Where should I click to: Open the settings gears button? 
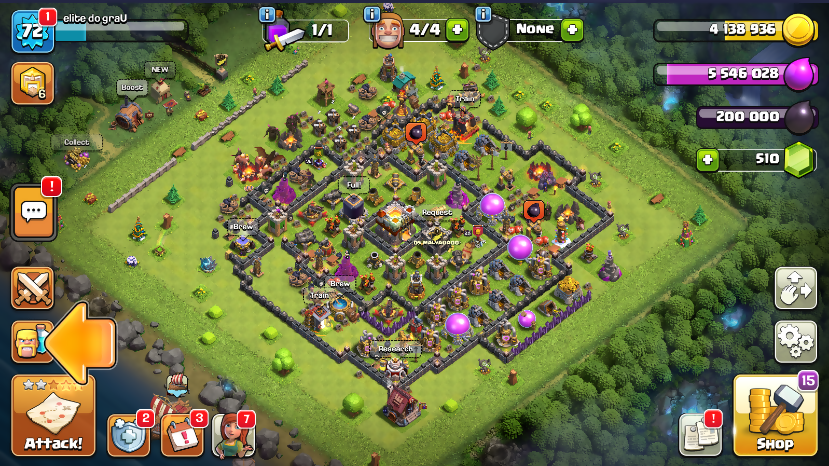(x=796, y=342)
